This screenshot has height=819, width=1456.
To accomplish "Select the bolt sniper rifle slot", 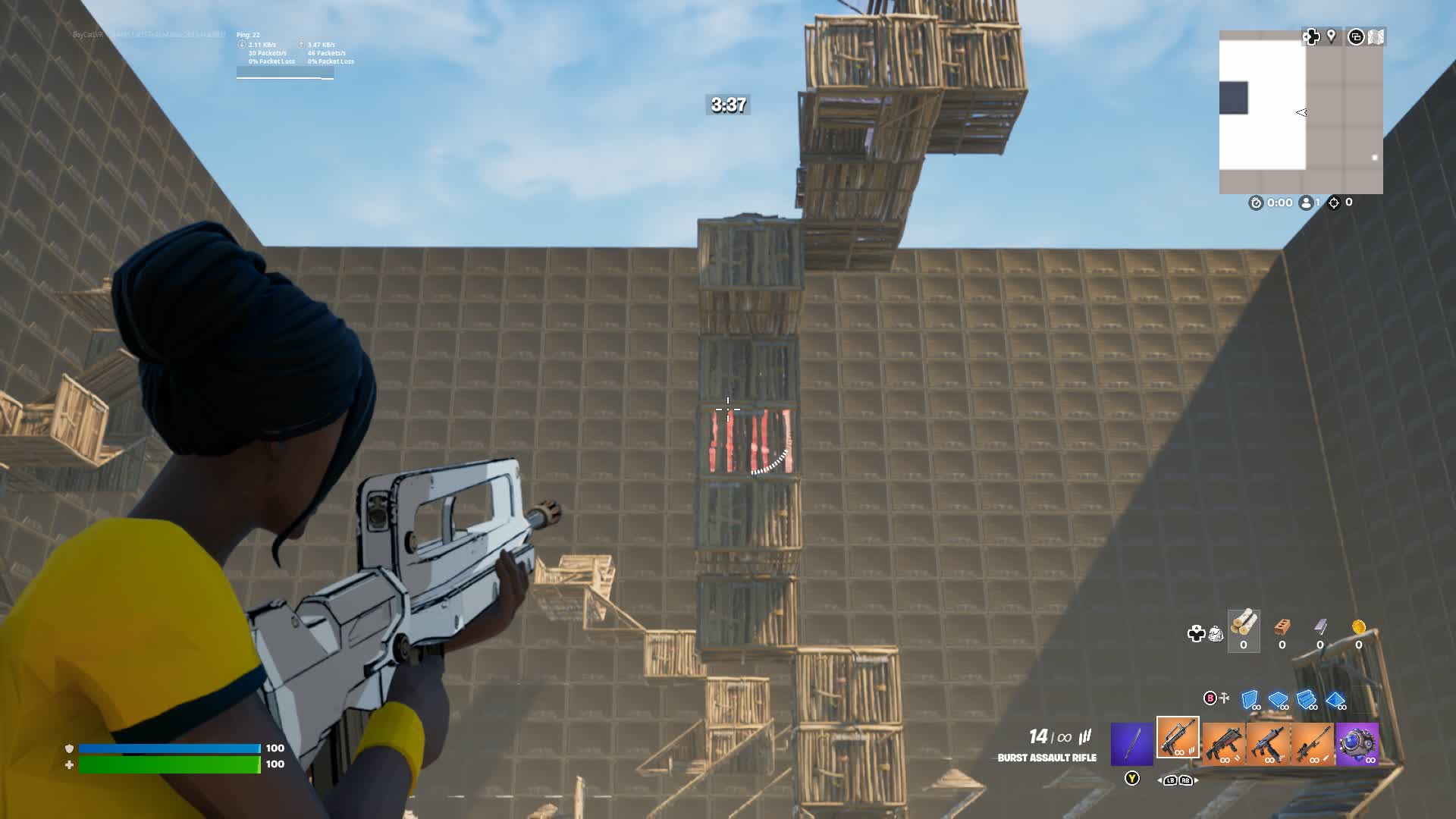I will 1315,744.
